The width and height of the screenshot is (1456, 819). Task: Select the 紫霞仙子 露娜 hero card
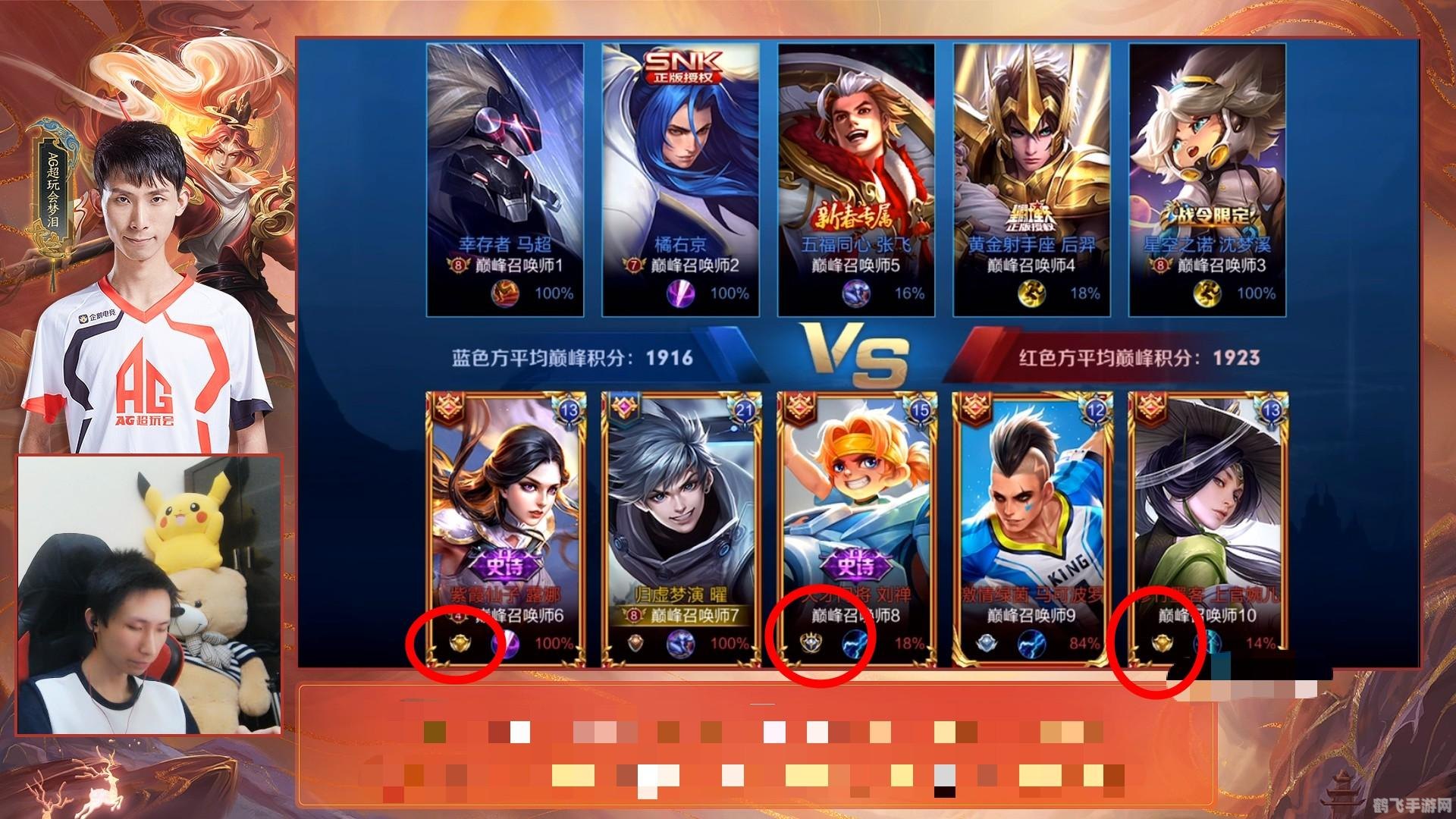(x=506, y=516)
